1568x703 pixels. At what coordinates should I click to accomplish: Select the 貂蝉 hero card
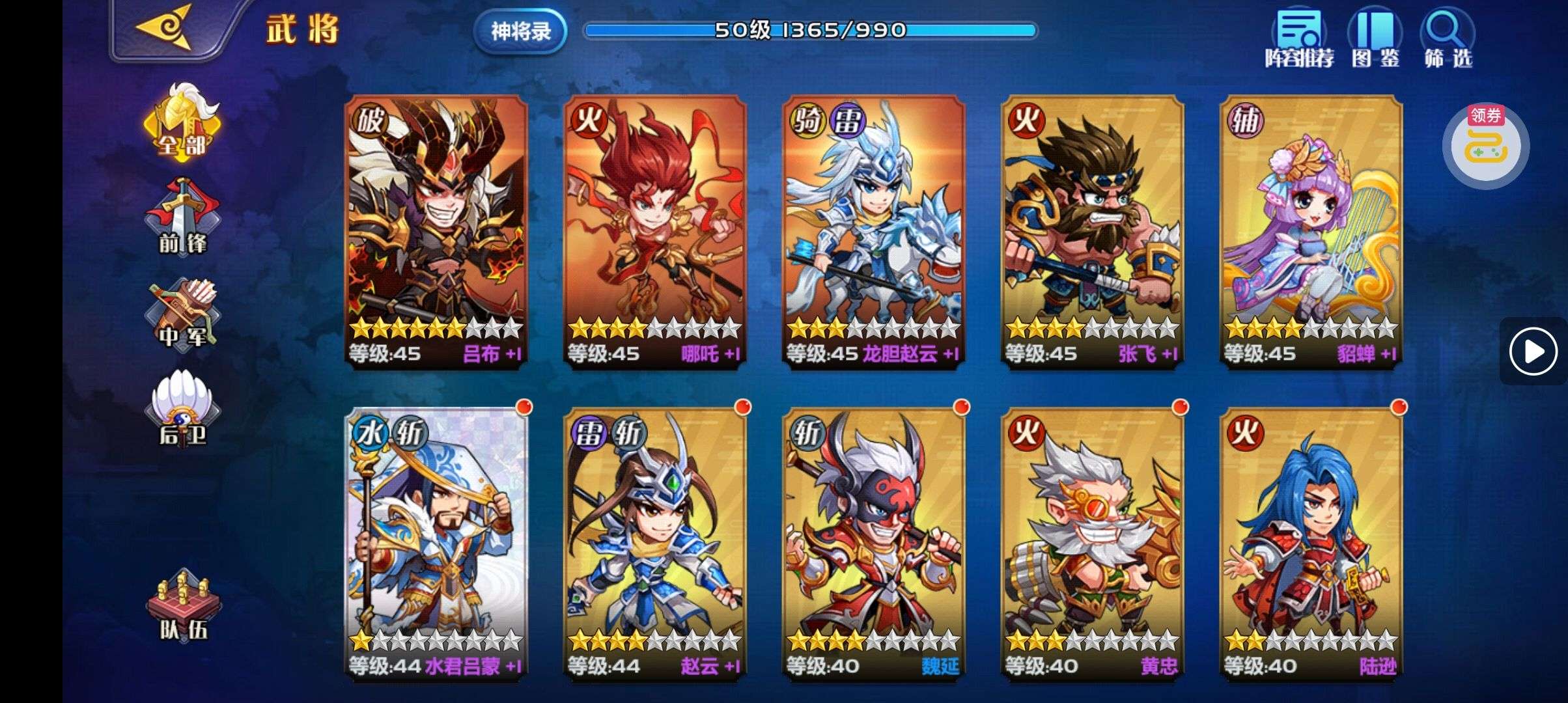1311,231
